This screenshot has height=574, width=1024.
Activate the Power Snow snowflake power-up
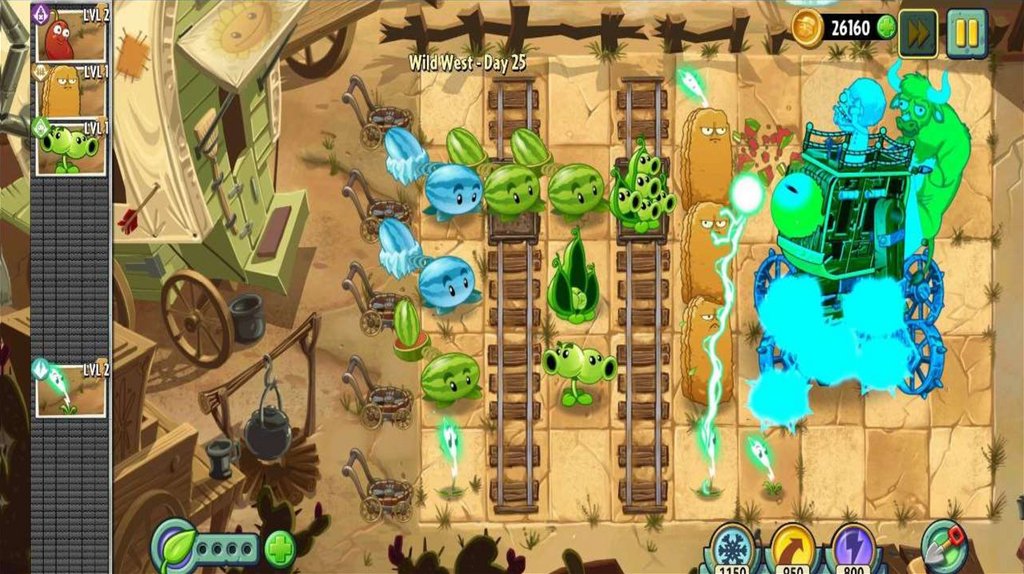coord(733,550)
